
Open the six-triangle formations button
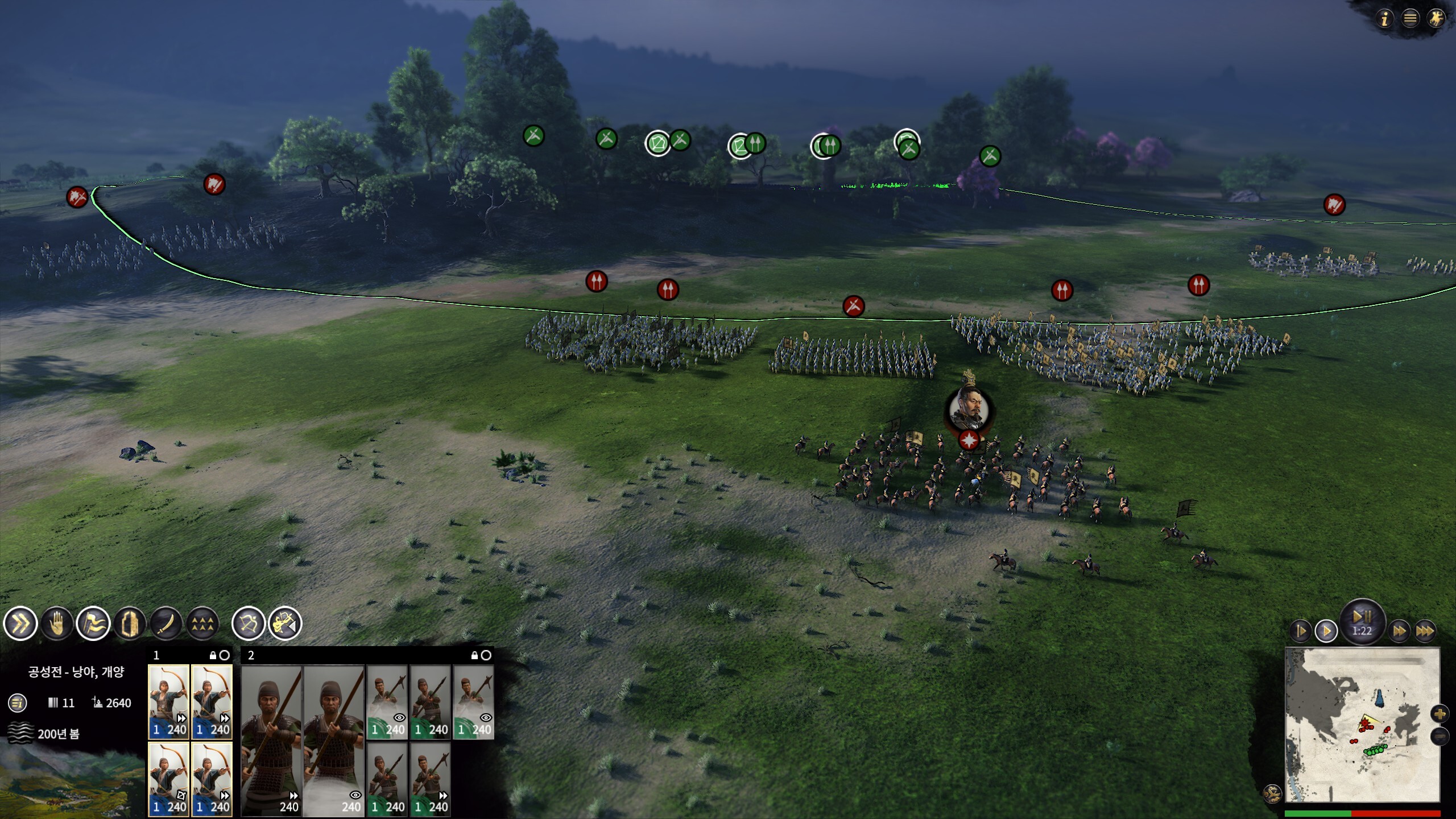coord(202,624)
